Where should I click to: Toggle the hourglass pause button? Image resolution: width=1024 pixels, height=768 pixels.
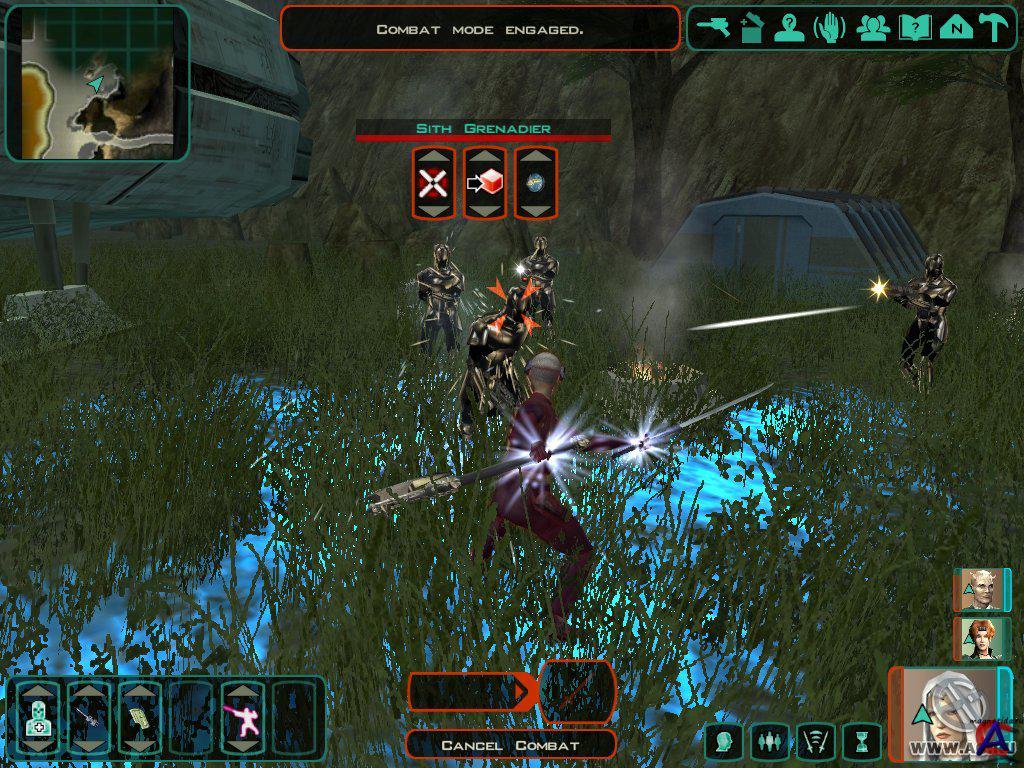click(860, 742)
